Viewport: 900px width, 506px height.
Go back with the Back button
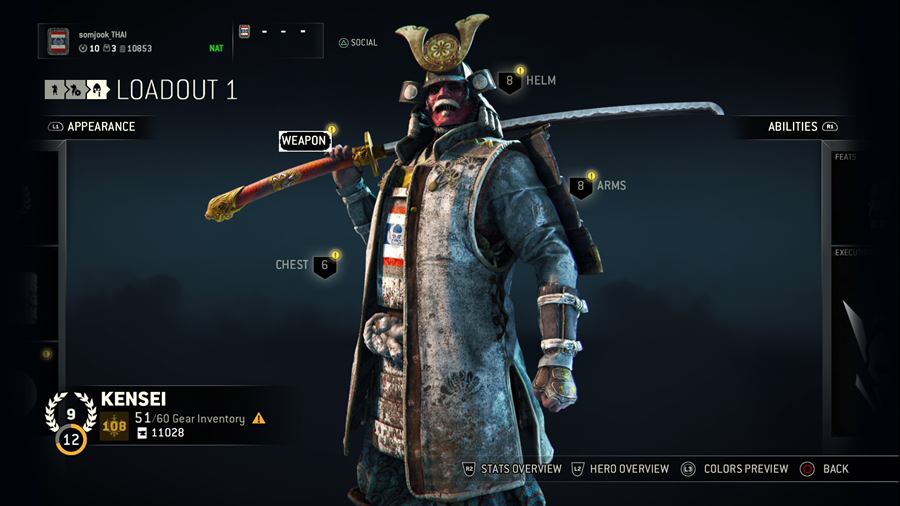[x=826, y=469]
